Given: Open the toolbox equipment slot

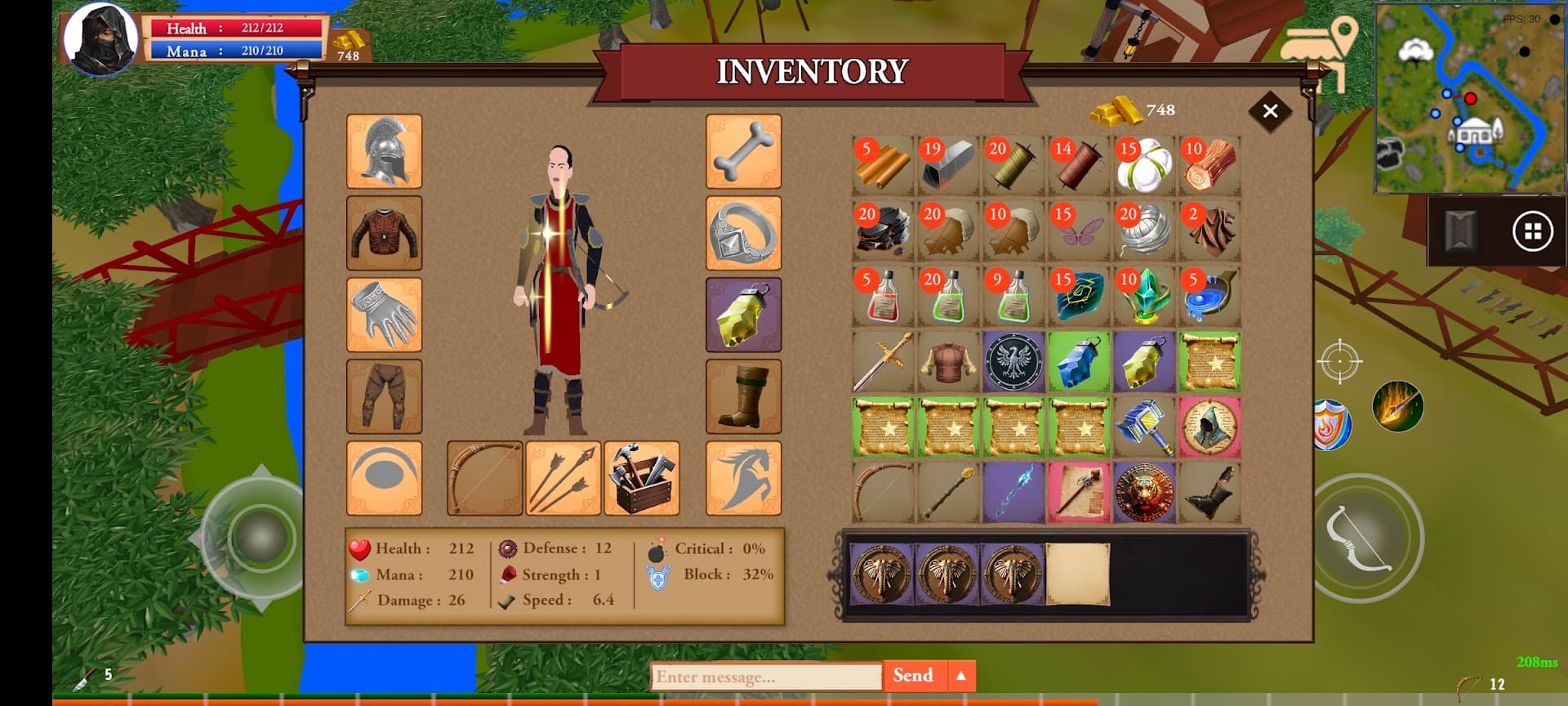Looking at the screenshot, I should click(641, 478).
